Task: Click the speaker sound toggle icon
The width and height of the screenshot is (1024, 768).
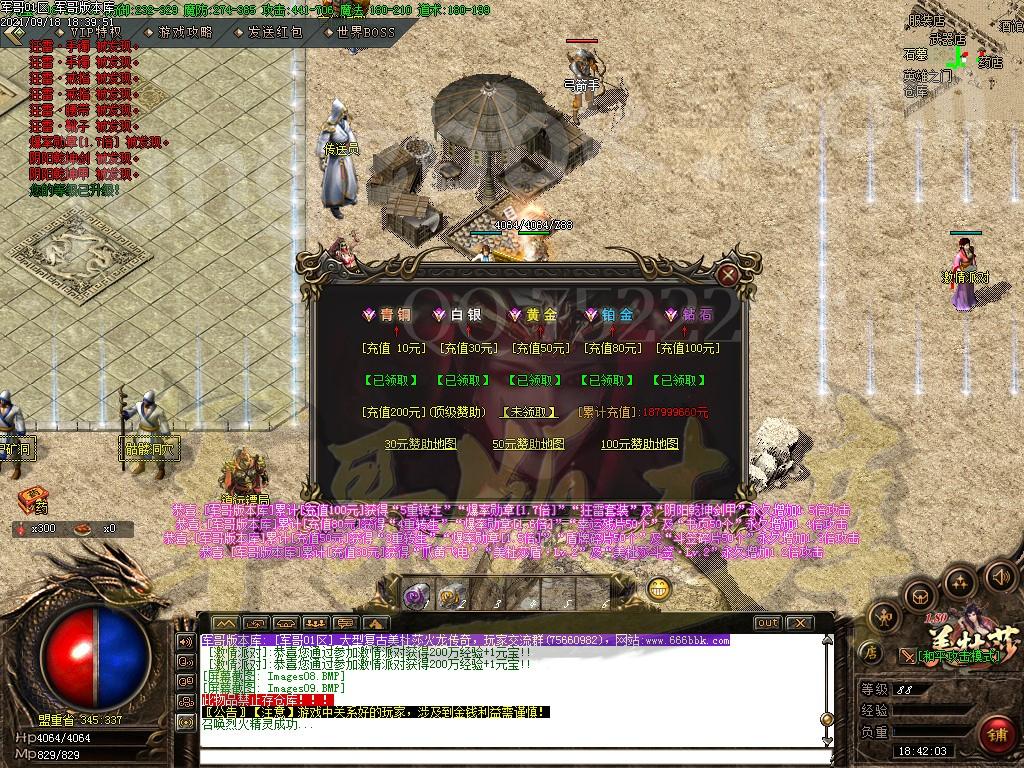Action: pos(999,576)
